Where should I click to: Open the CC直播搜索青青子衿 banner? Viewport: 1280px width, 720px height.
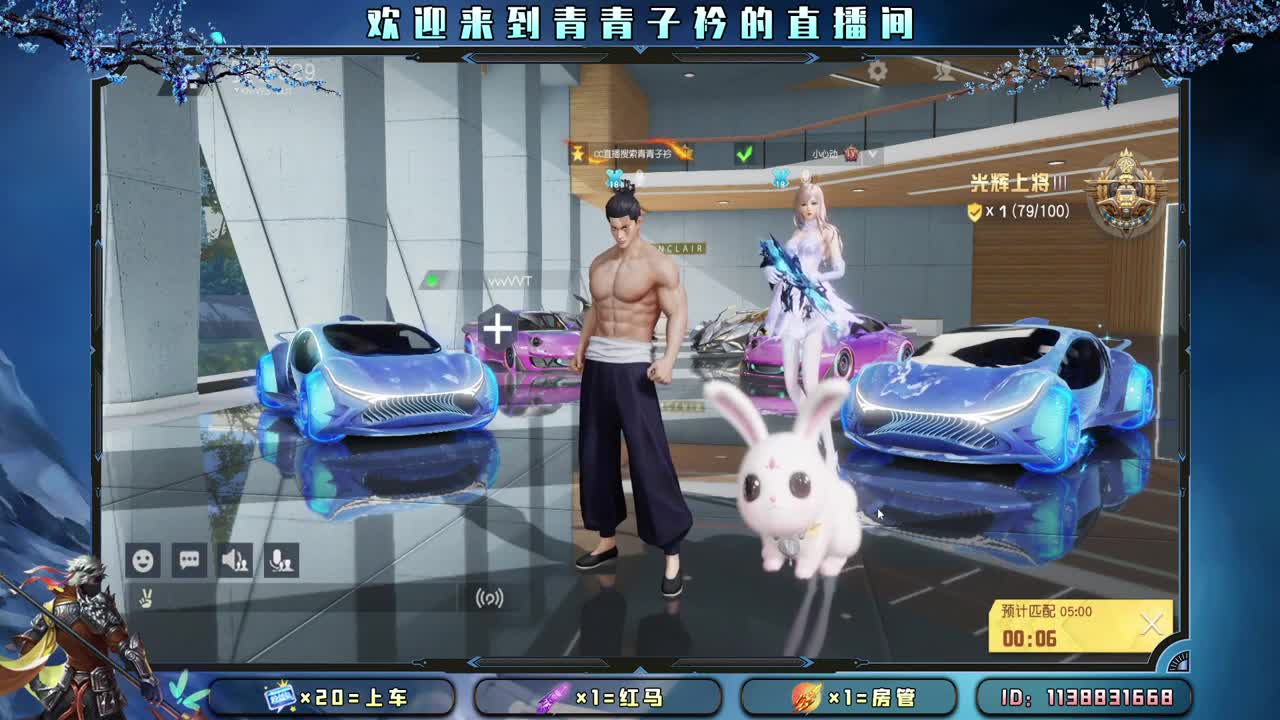(x=632, y=154)
